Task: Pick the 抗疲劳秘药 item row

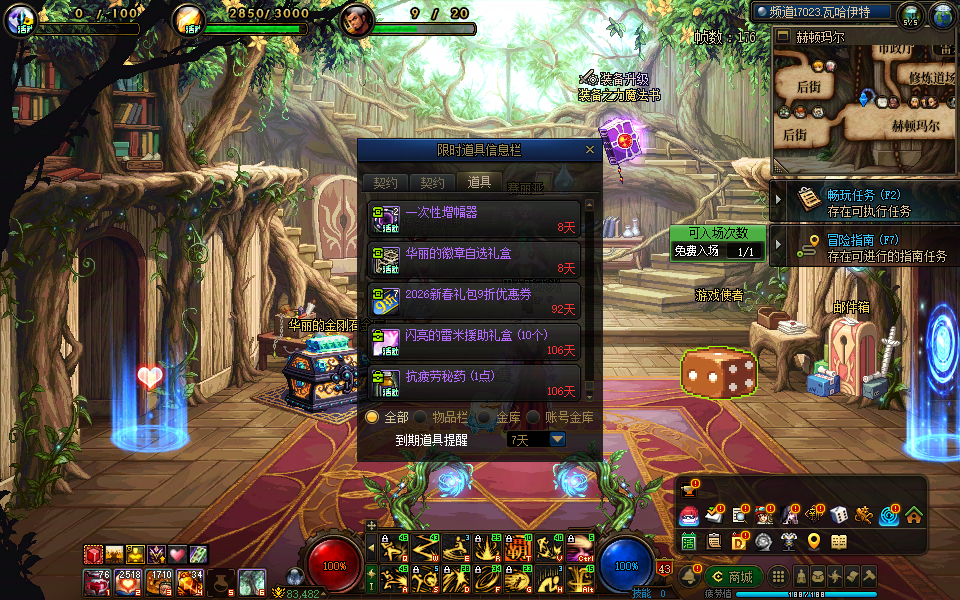Action: (474, 383)
